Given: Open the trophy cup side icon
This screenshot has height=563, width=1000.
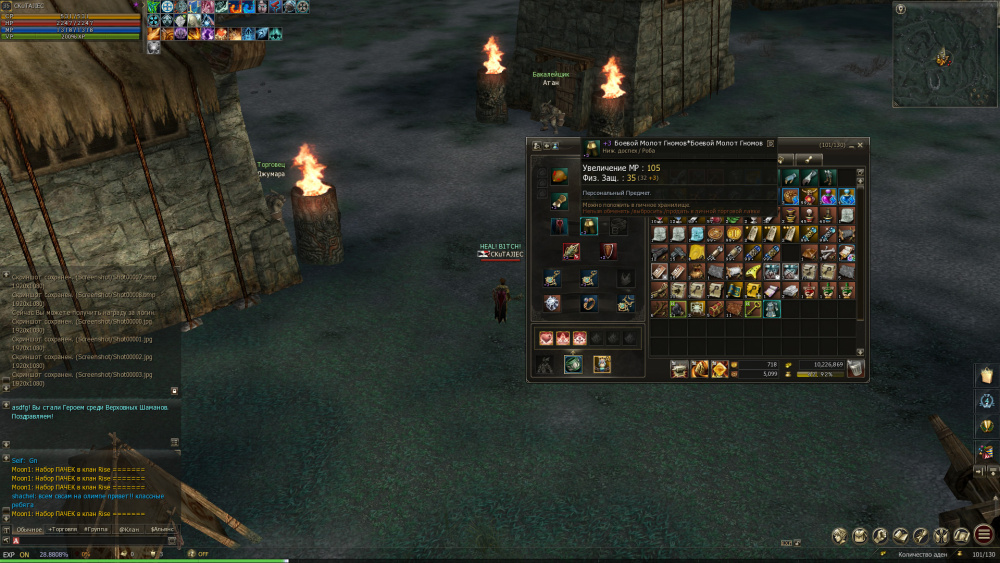Looking at the screenshot, I should [986, 426].
